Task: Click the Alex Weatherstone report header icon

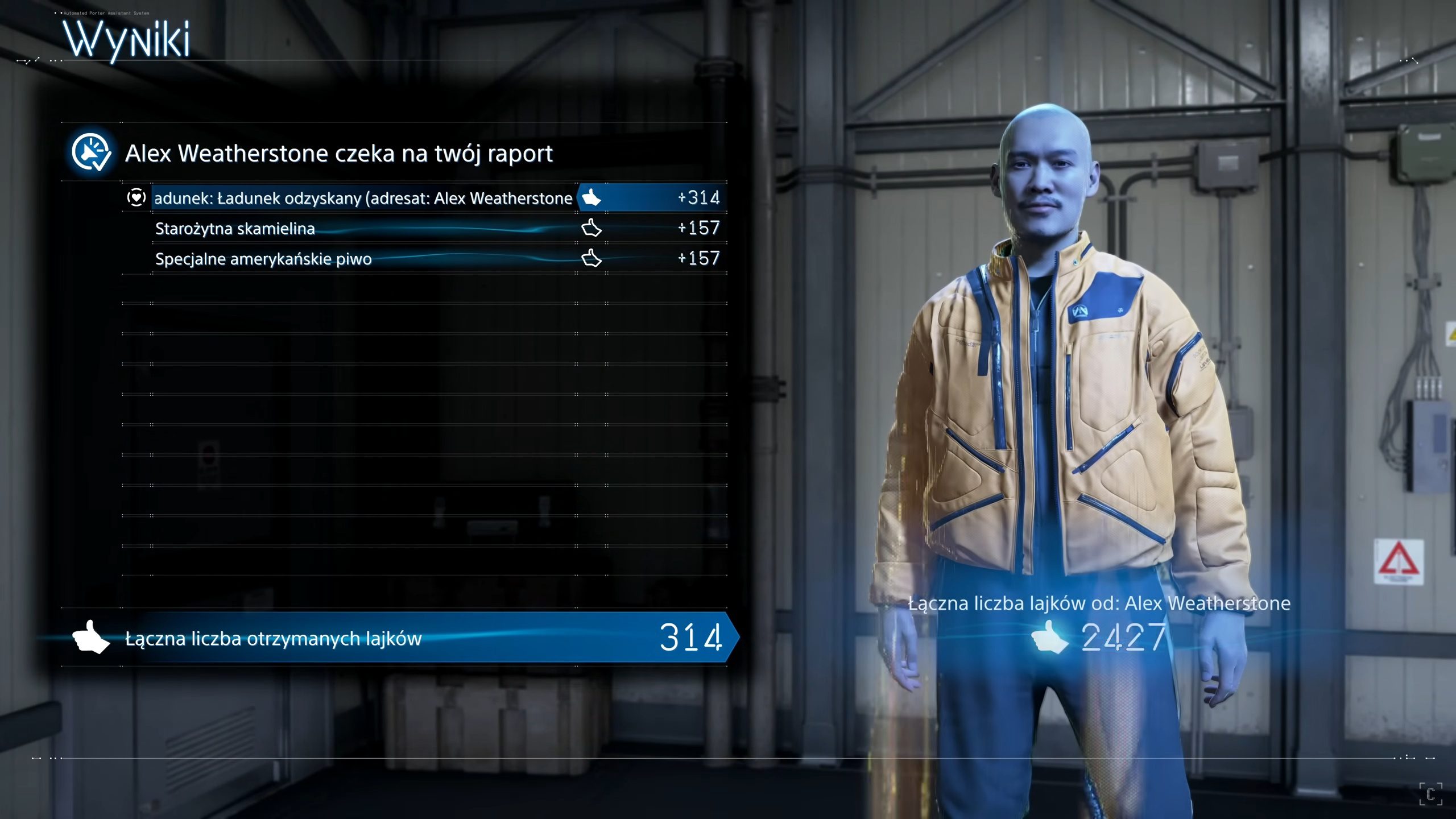Action: click(91, 152)
